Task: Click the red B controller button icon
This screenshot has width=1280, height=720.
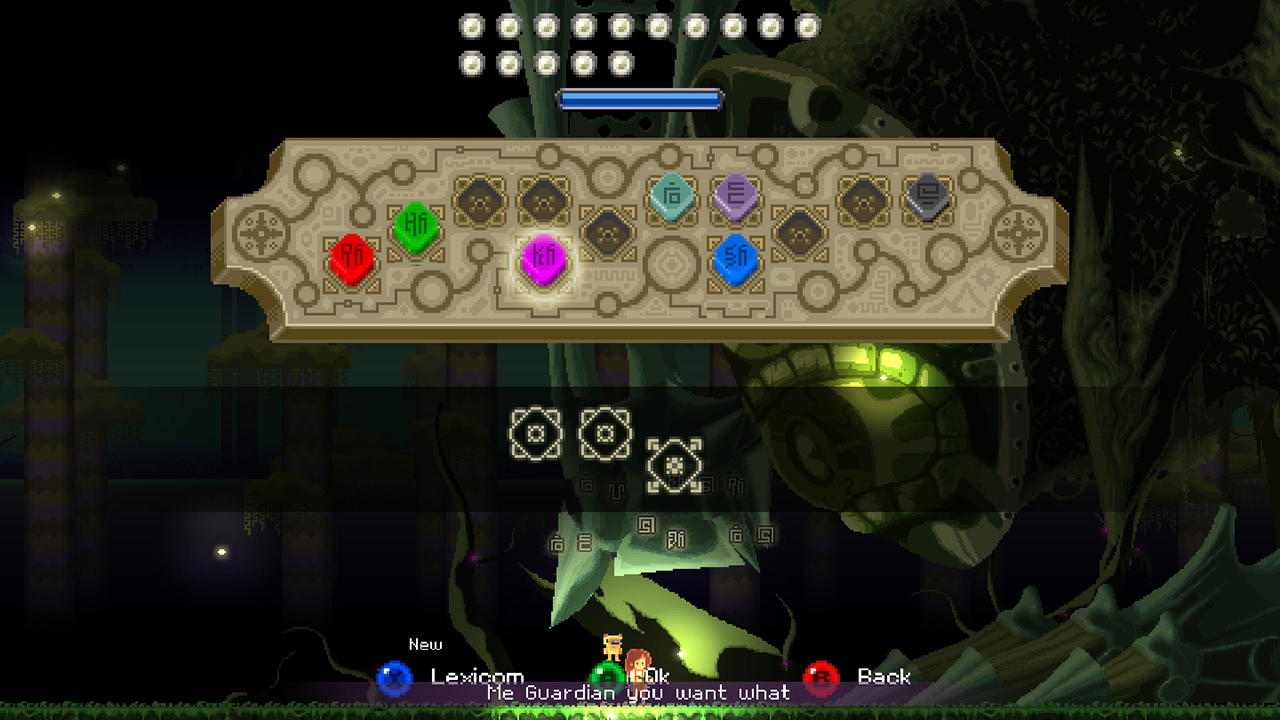Action: coord(820,677)
